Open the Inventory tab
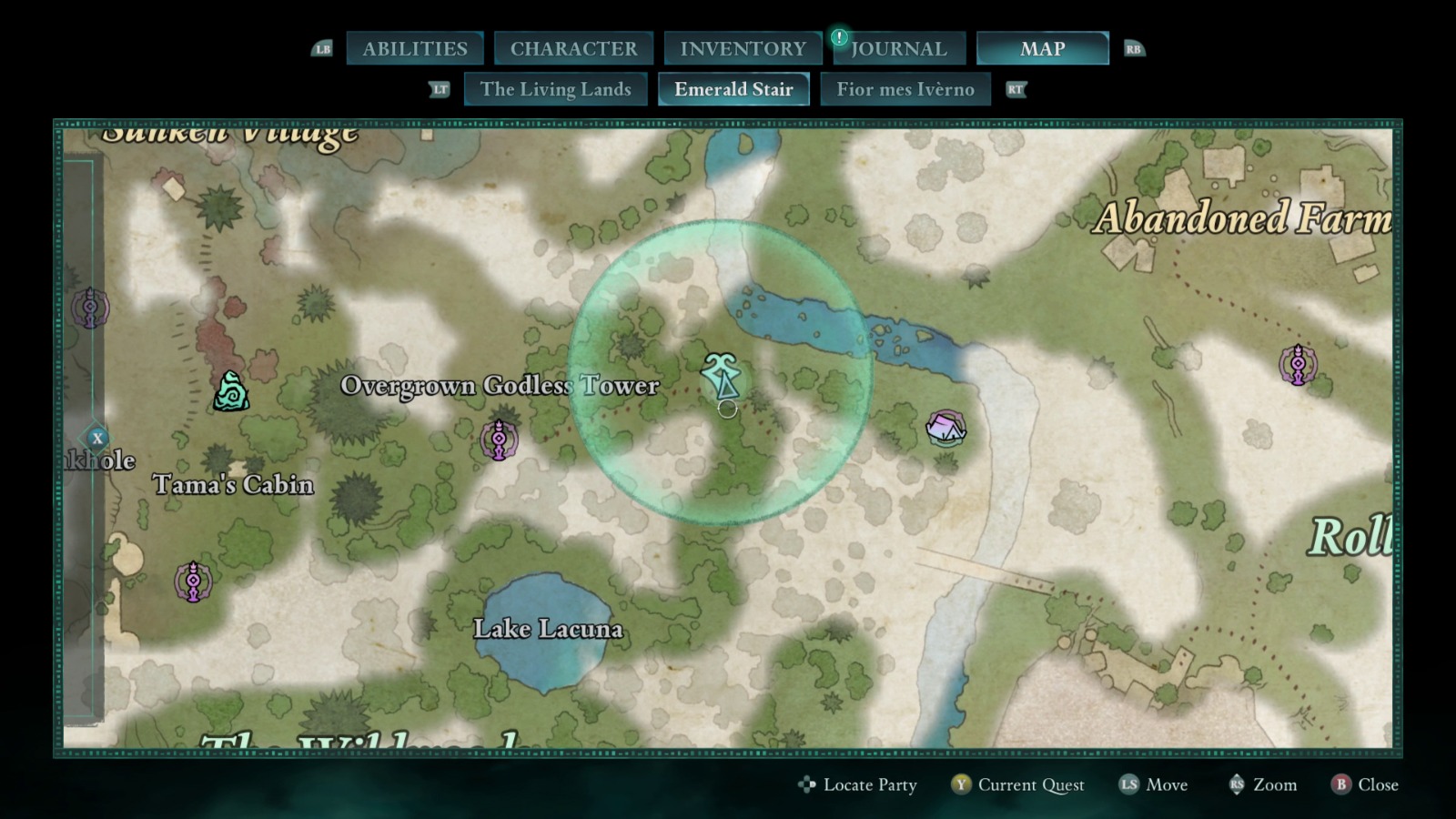 point(743,49)
